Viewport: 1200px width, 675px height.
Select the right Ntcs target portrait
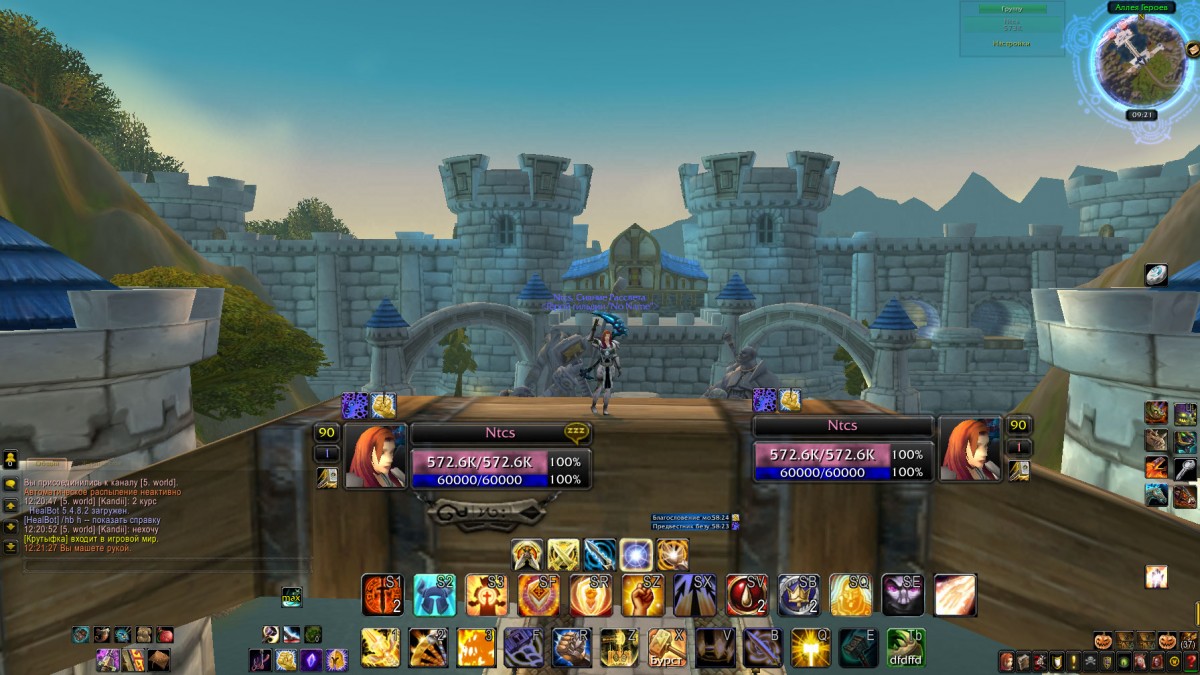coord(970,447)
